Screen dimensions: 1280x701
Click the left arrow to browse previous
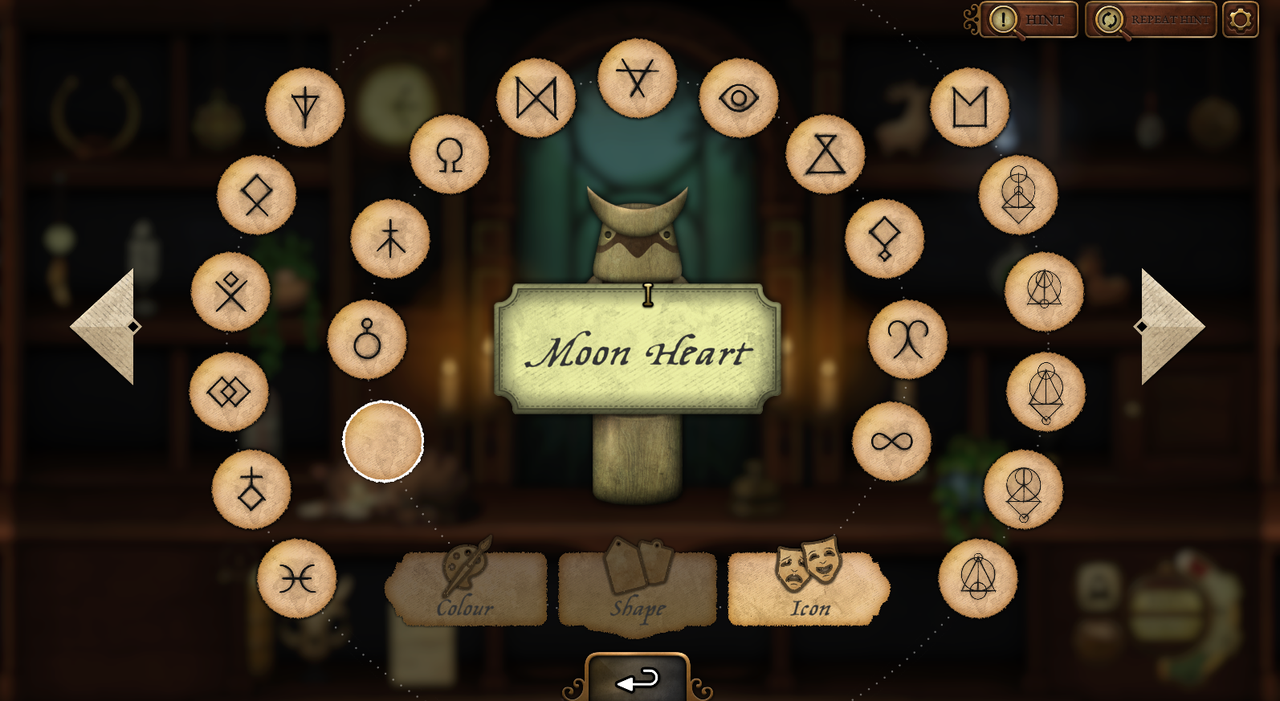click(104, 326)
